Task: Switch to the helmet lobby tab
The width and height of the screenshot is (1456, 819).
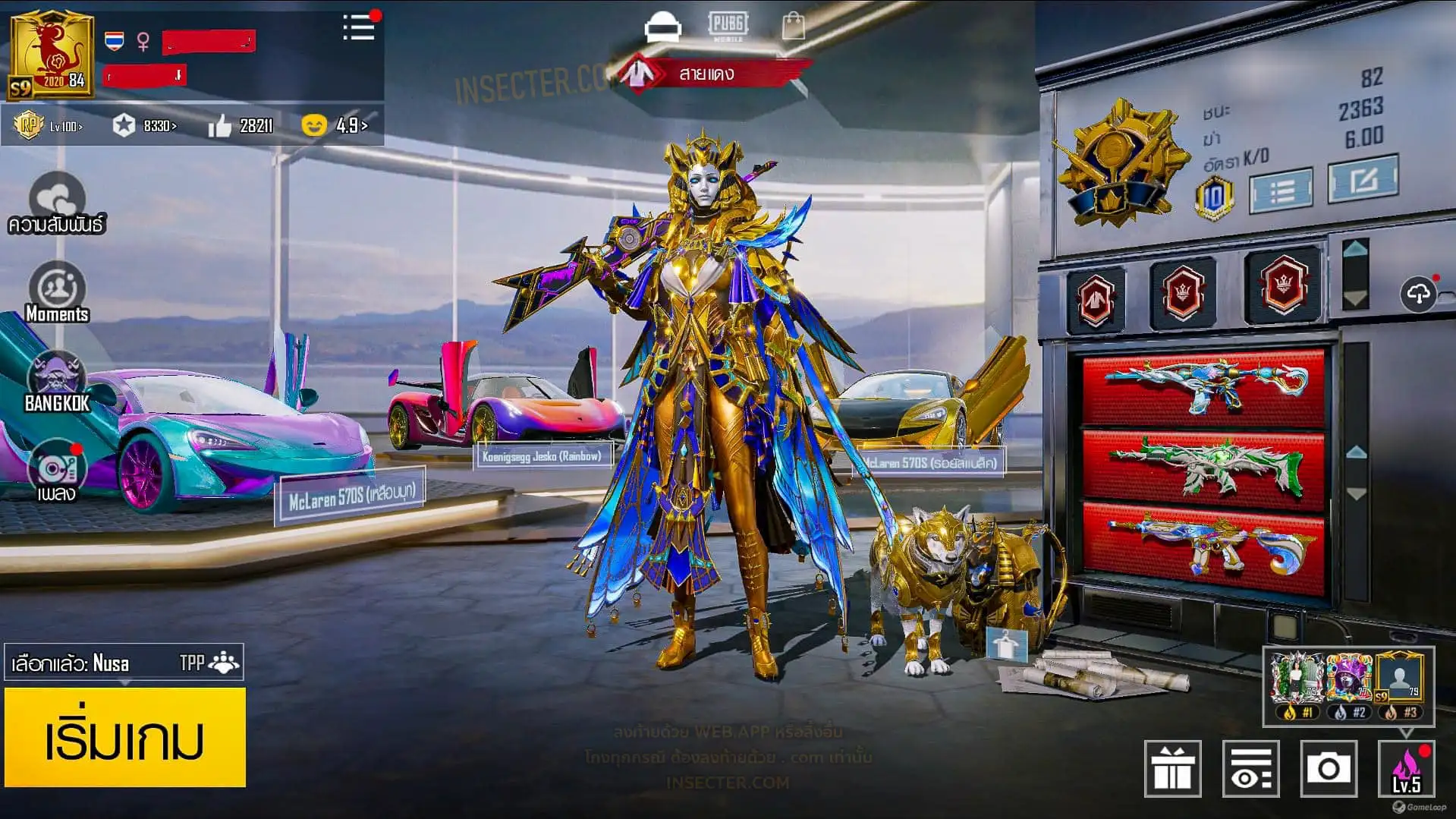Action: tap(662, 27)
